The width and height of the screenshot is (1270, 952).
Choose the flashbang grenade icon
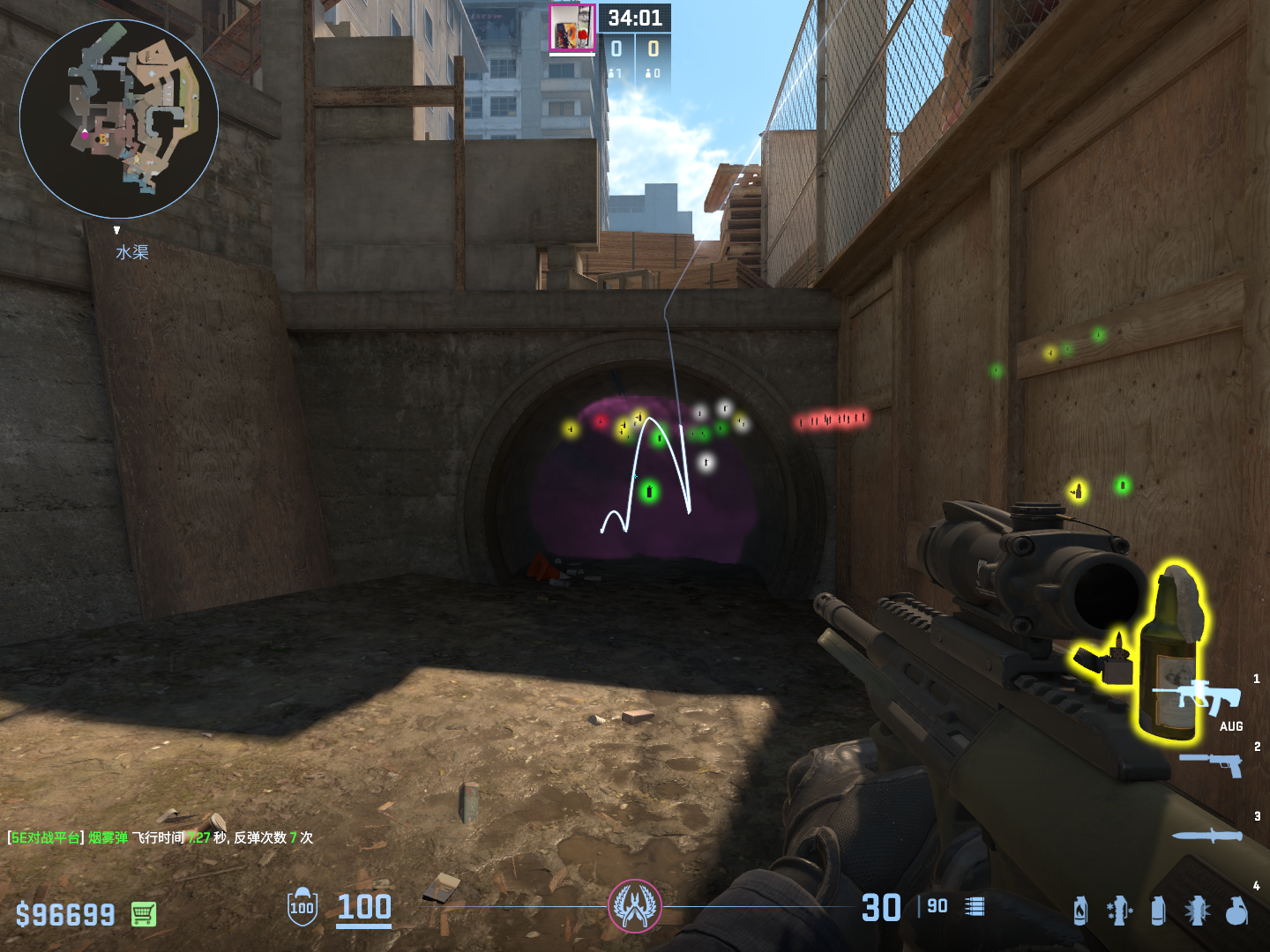tap(1197, 911)
